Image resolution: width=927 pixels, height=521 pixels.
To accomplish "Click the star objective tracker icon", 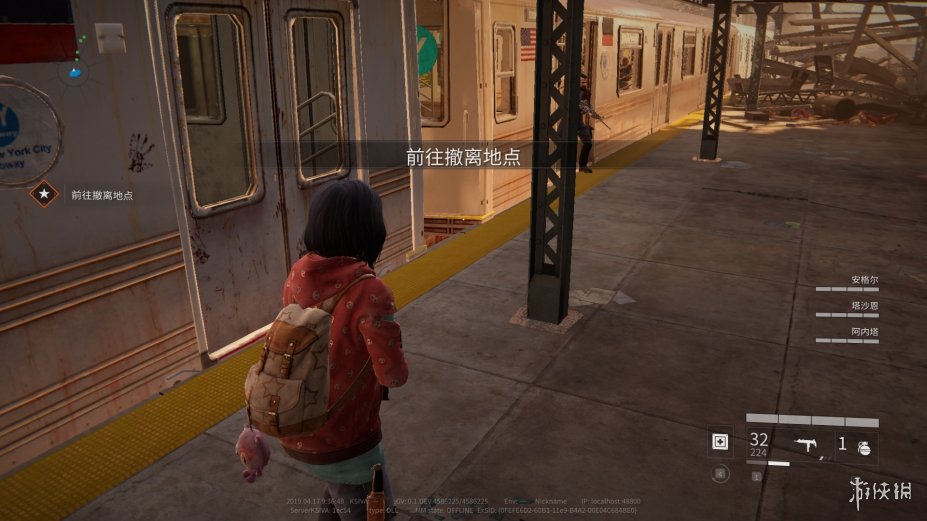I will [x=44, y=194].
